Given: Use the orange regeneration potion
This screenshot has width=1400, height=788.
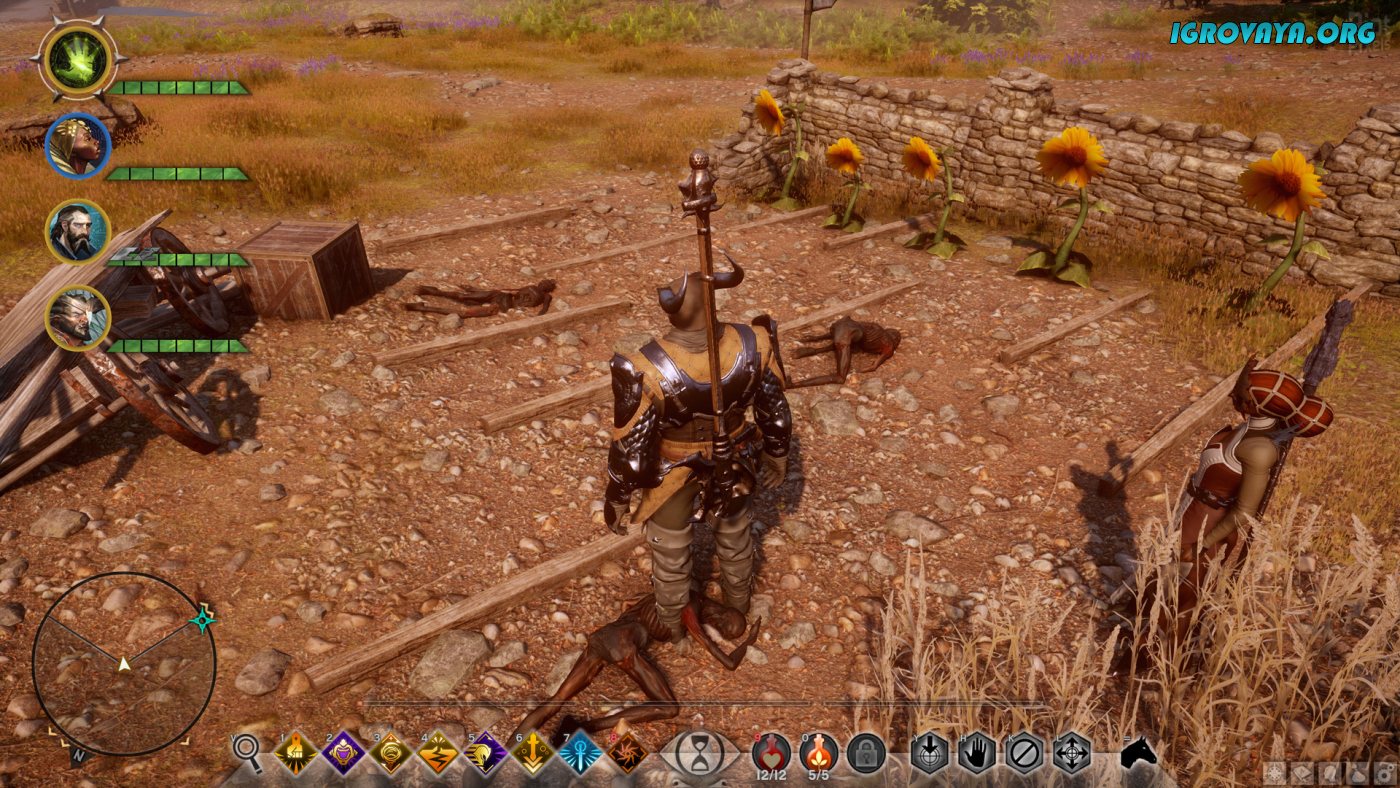Looking at the screenshot, I should tap(819, 751).
